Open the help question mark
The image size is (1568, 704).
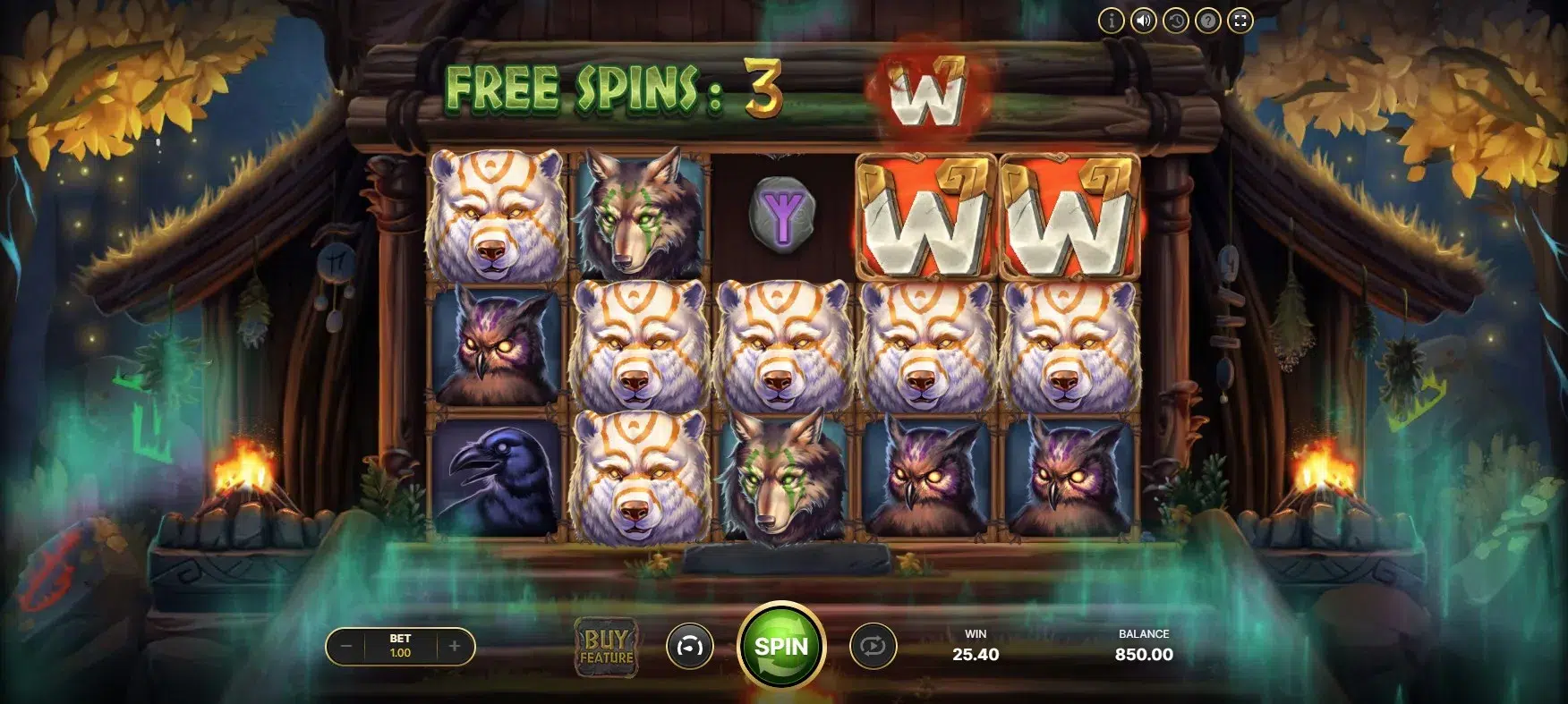tap(1208, 21)
